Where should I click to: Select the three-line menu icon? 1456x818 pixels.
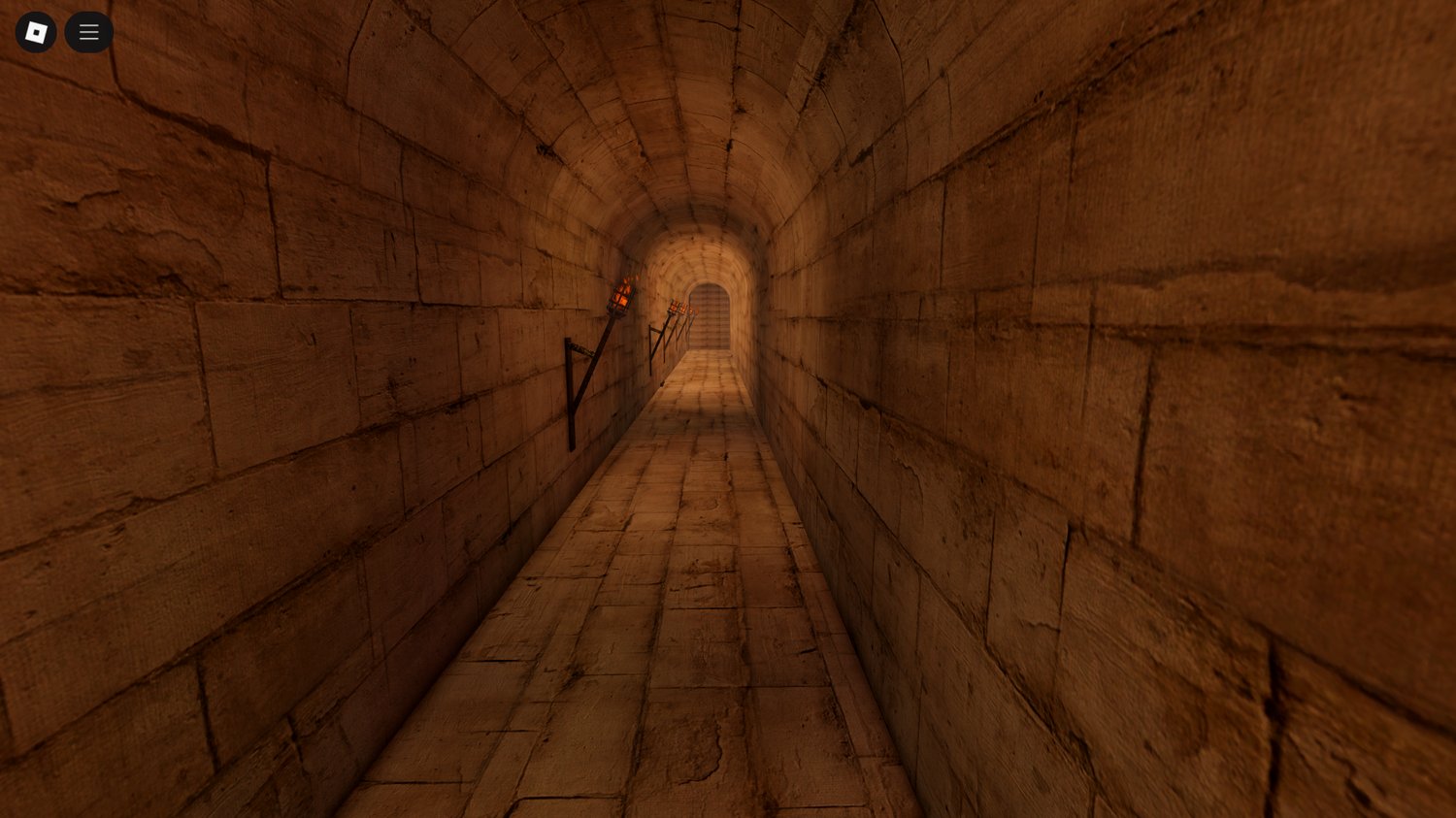88,31
